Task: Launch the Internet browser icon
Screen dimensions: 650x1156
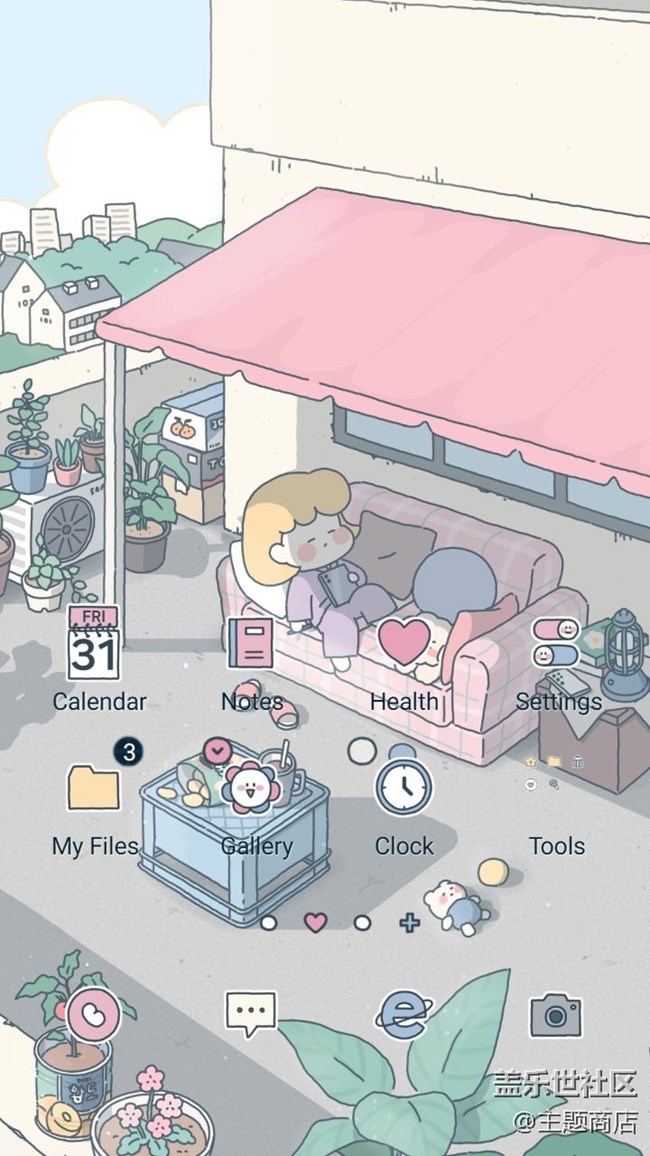Action: 402,1014
